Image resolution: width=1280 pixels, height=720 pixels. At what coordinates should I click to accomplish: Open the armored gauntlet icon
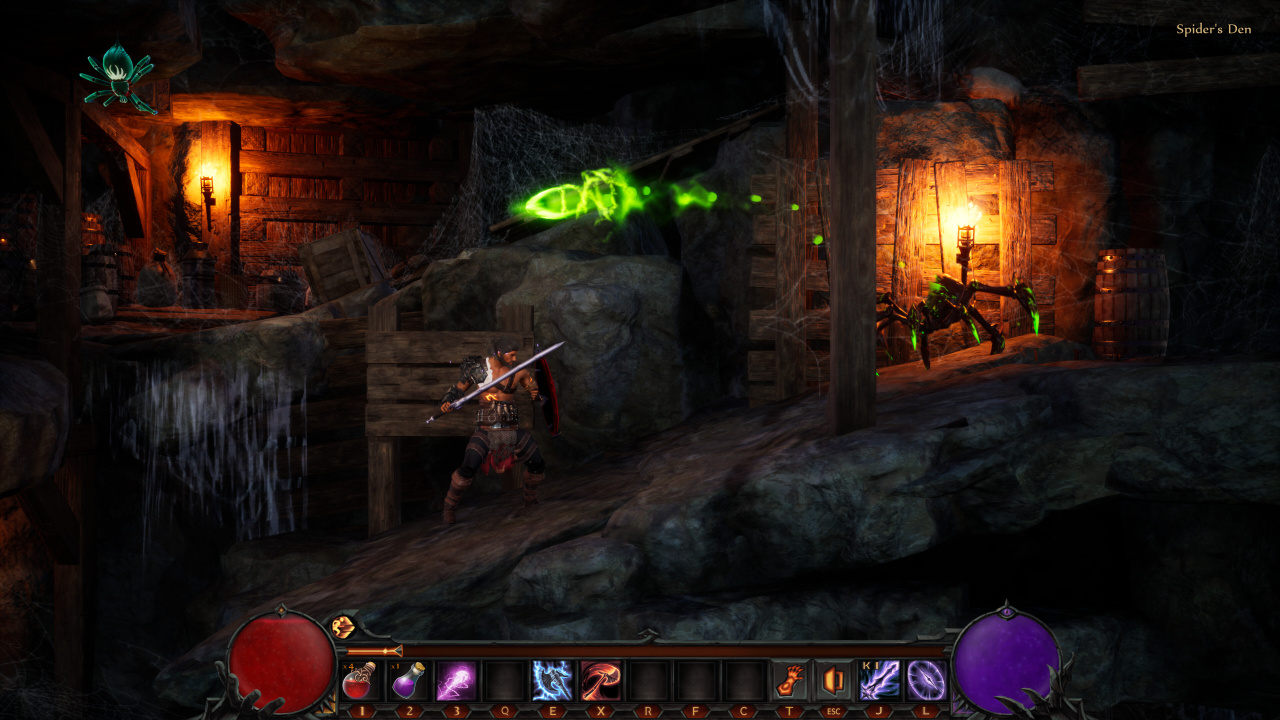pos(792,681)
